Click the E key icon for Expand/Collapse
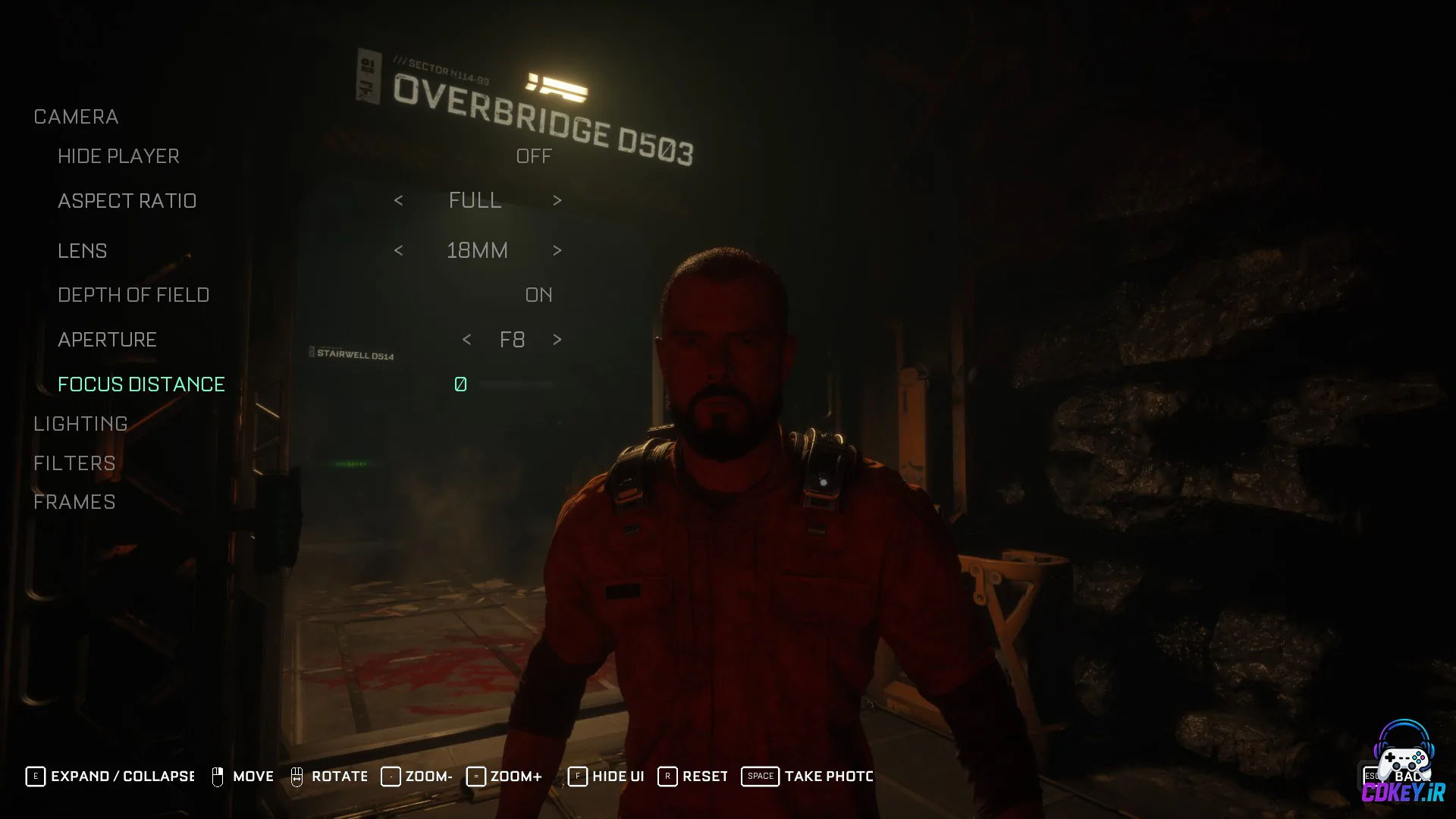1456x819 pixels. (34, 776)
